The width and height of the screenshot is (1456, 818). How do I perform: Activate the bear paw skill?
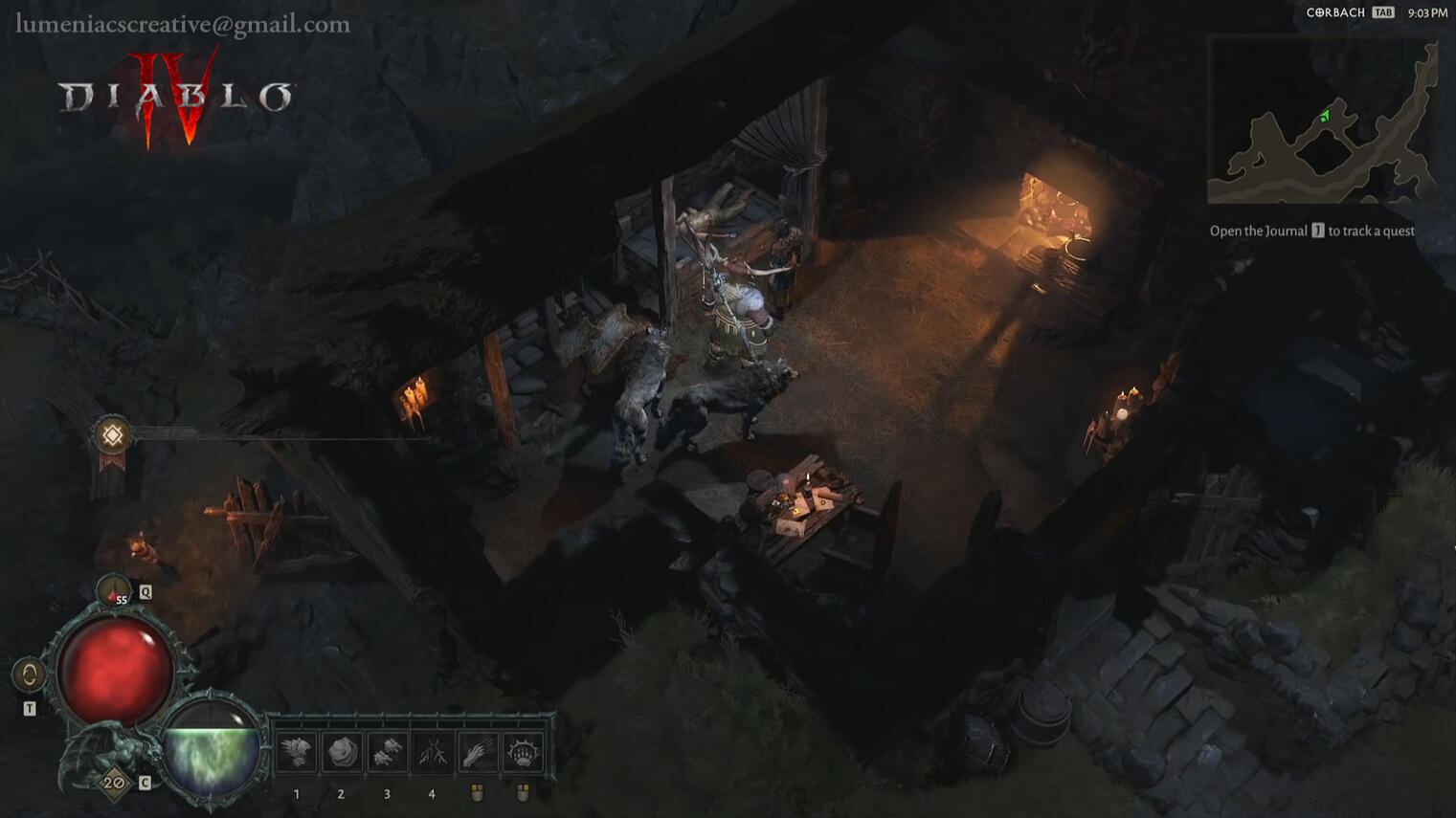[x=523, y=753]
